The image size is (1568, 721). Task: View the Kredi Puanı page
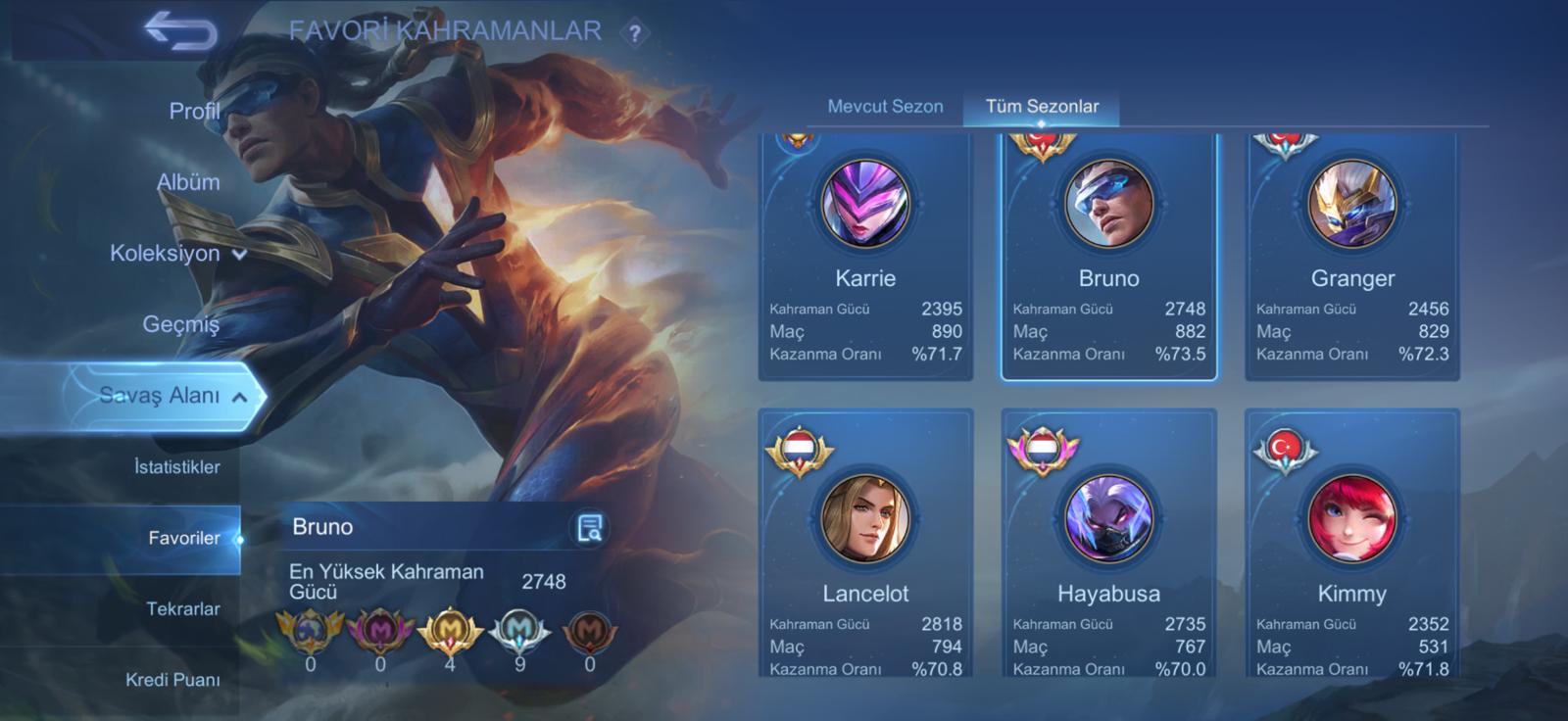click(172, 680)
